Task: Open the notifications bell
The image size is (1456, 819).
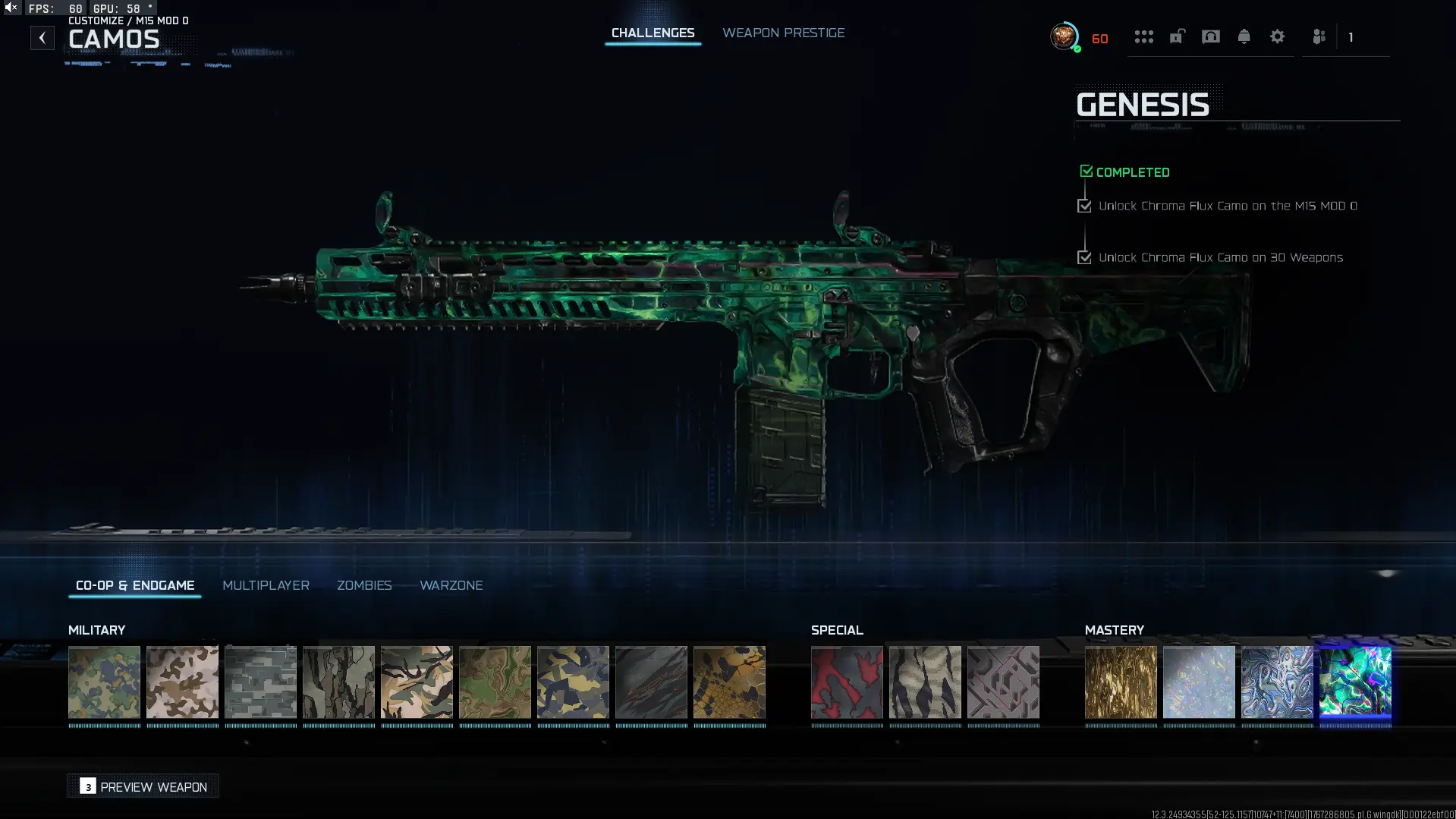Action: (x=1244, y=36)
